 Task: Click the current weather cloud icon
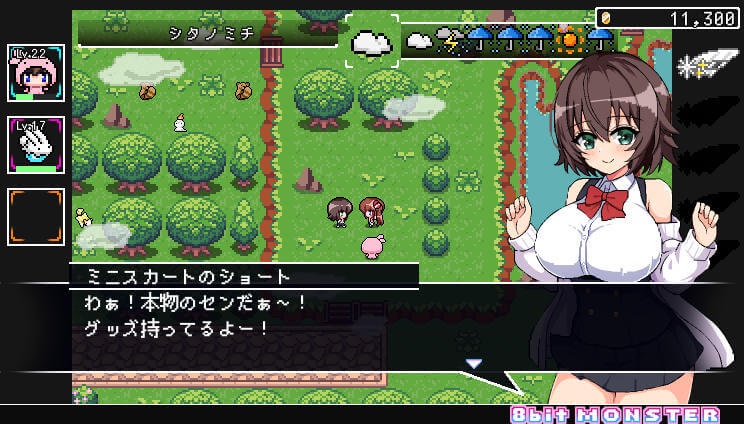372,42
